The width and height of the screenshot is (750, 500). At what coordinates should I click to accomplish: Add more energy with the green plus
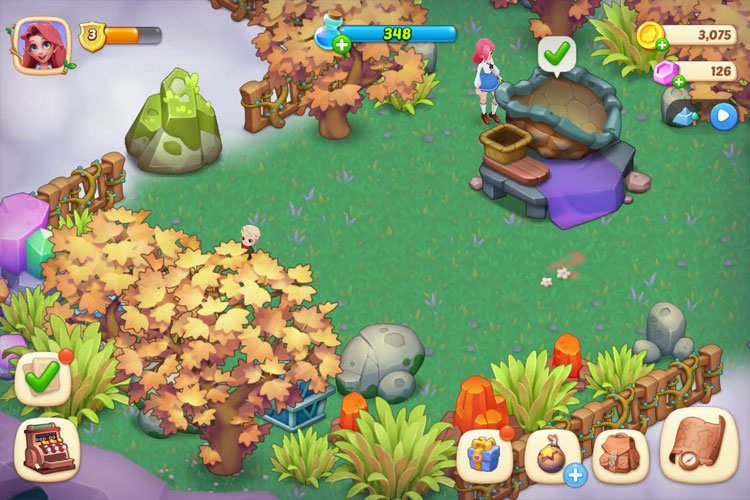click(x=342, y=43)
